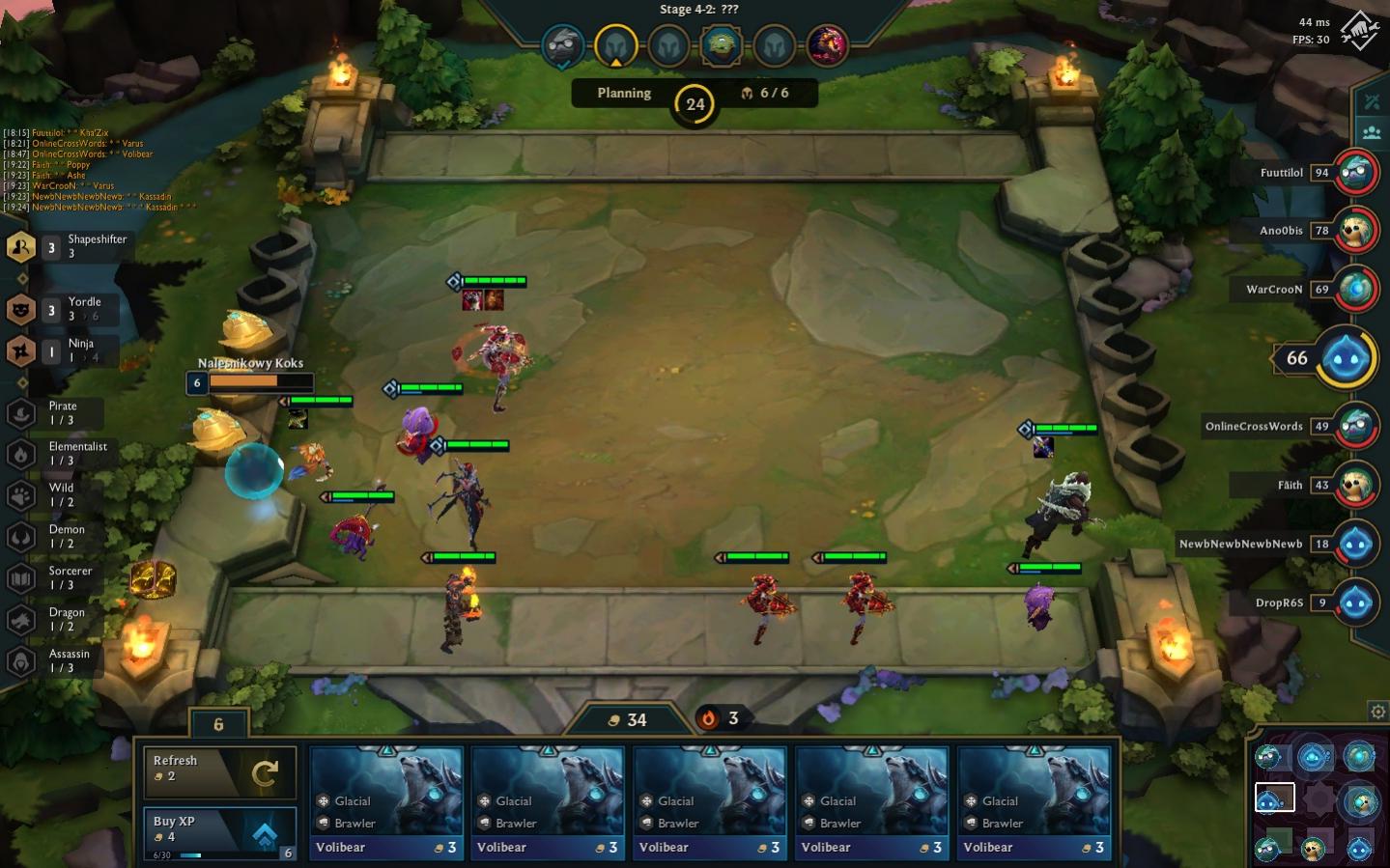1390x868 pixels.
Task: View Fuuttilol's board from the player list
Action: [1355, 173]
